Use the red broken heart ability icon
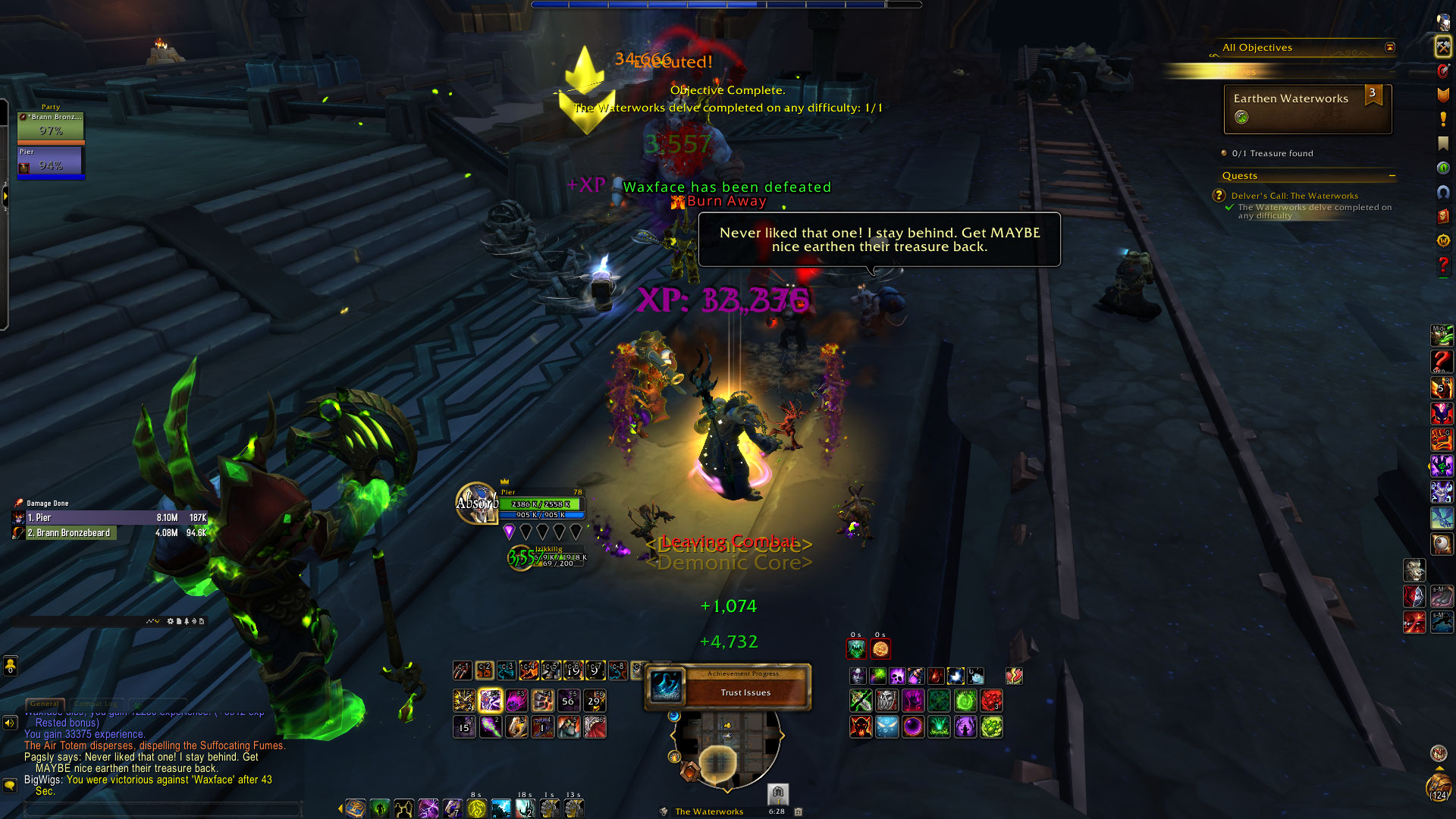 [1014, 676]
